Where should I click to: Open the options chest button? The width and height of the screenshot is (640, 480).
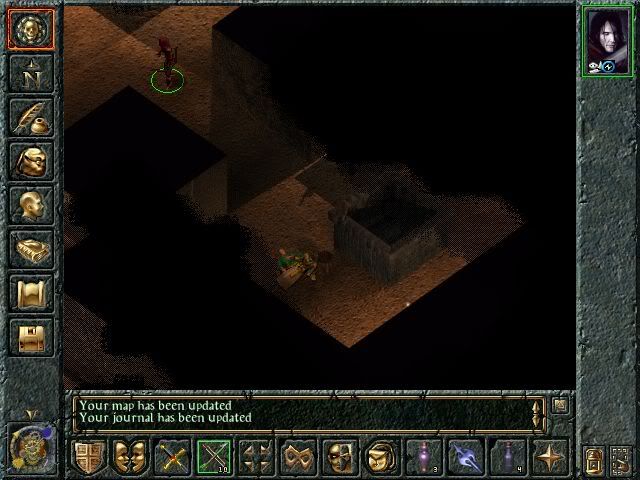pos(30,336)
